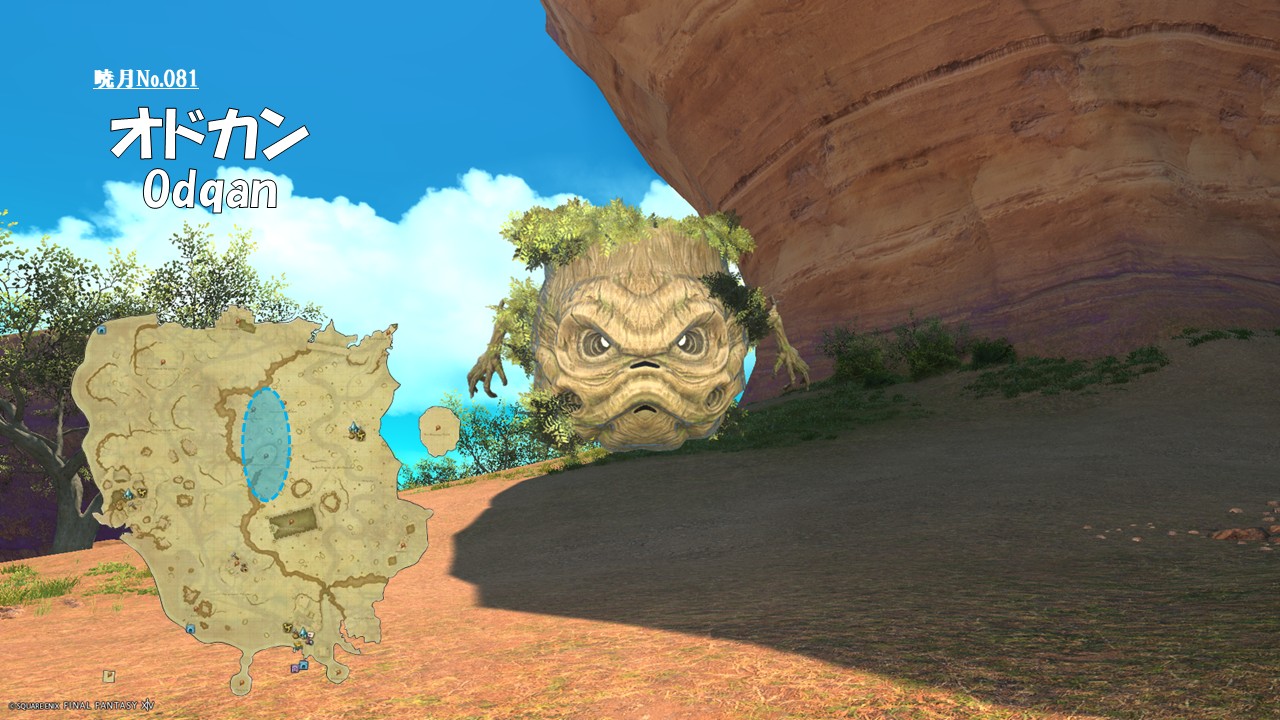1280x720 pixels.
Task: Select the small detached island on the map
Action: click(439, 430)
